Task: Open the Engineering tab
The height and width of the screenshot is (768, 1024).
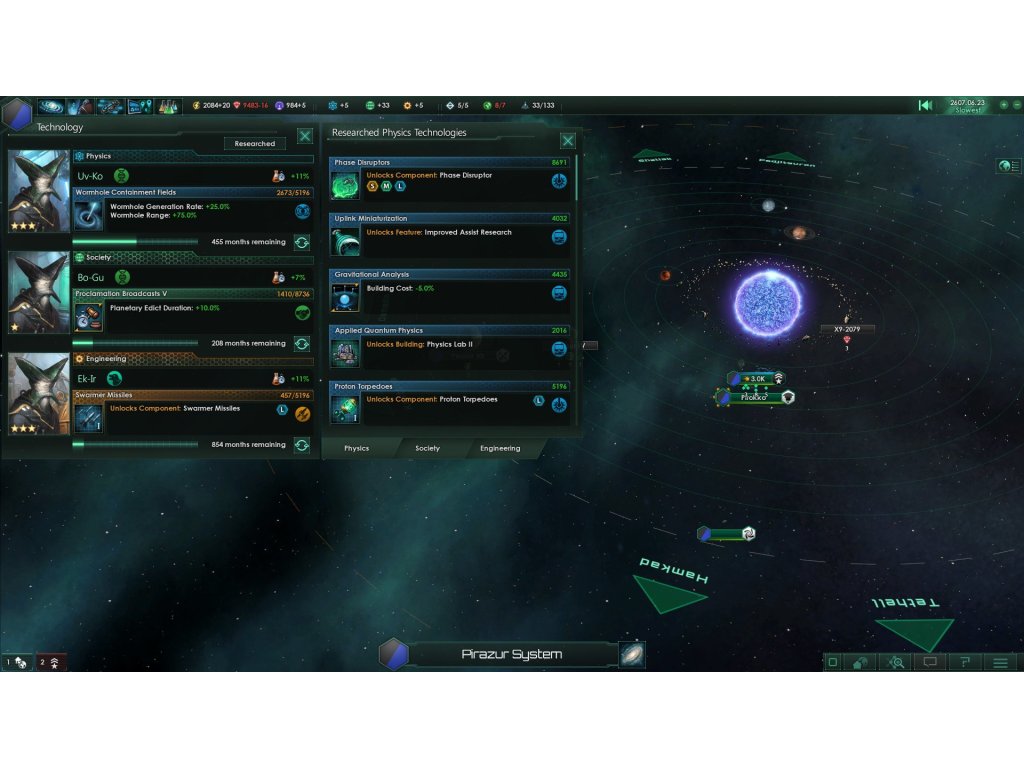Action: (x=499, y=448)
